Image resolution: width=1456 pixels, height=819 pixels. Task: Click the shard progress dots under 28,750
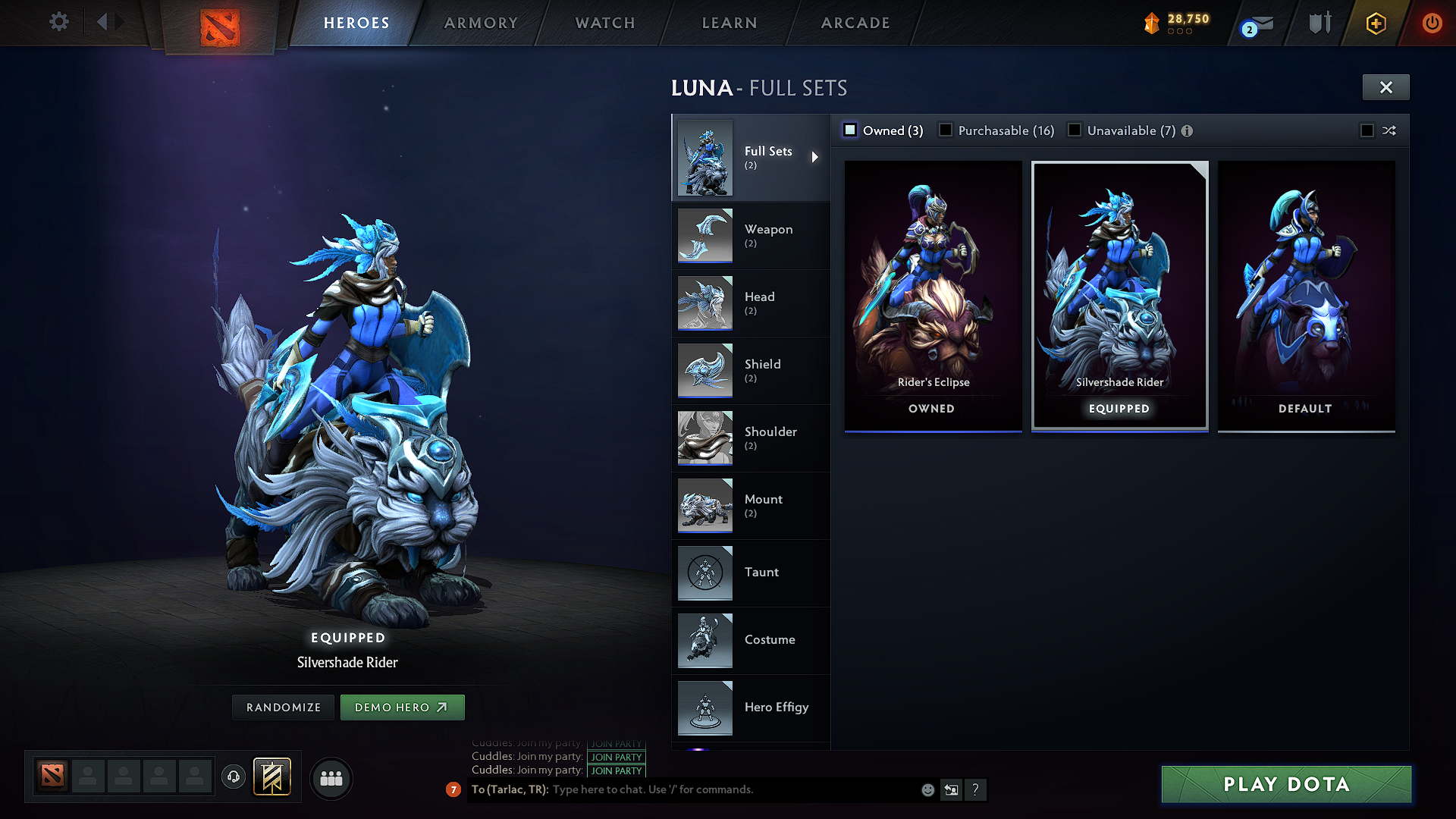[1181, 33]
